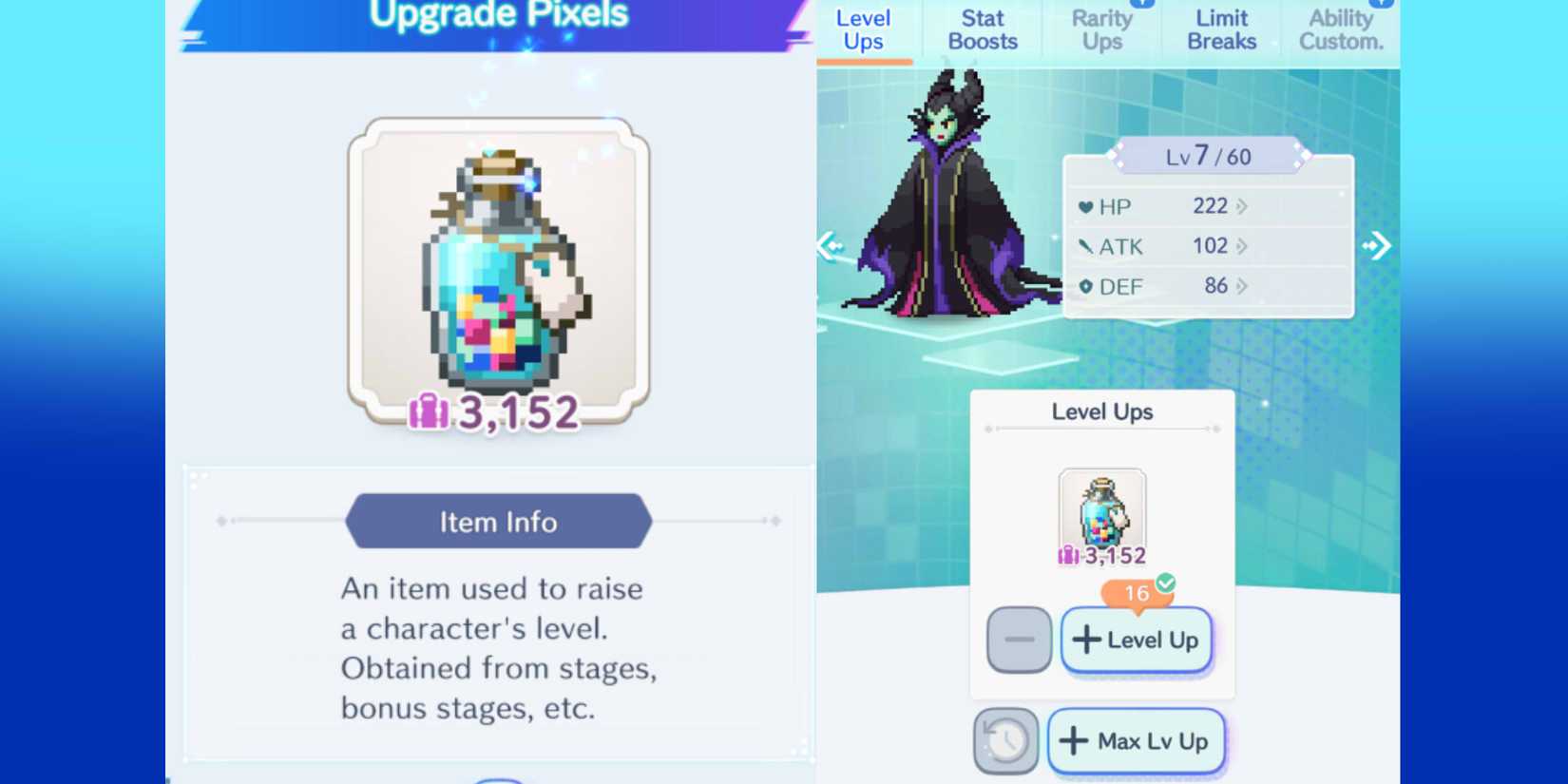This screenshot has height=784, width=1568.
Task: Click the sword icon on the ATK row
Action: 1087,245
